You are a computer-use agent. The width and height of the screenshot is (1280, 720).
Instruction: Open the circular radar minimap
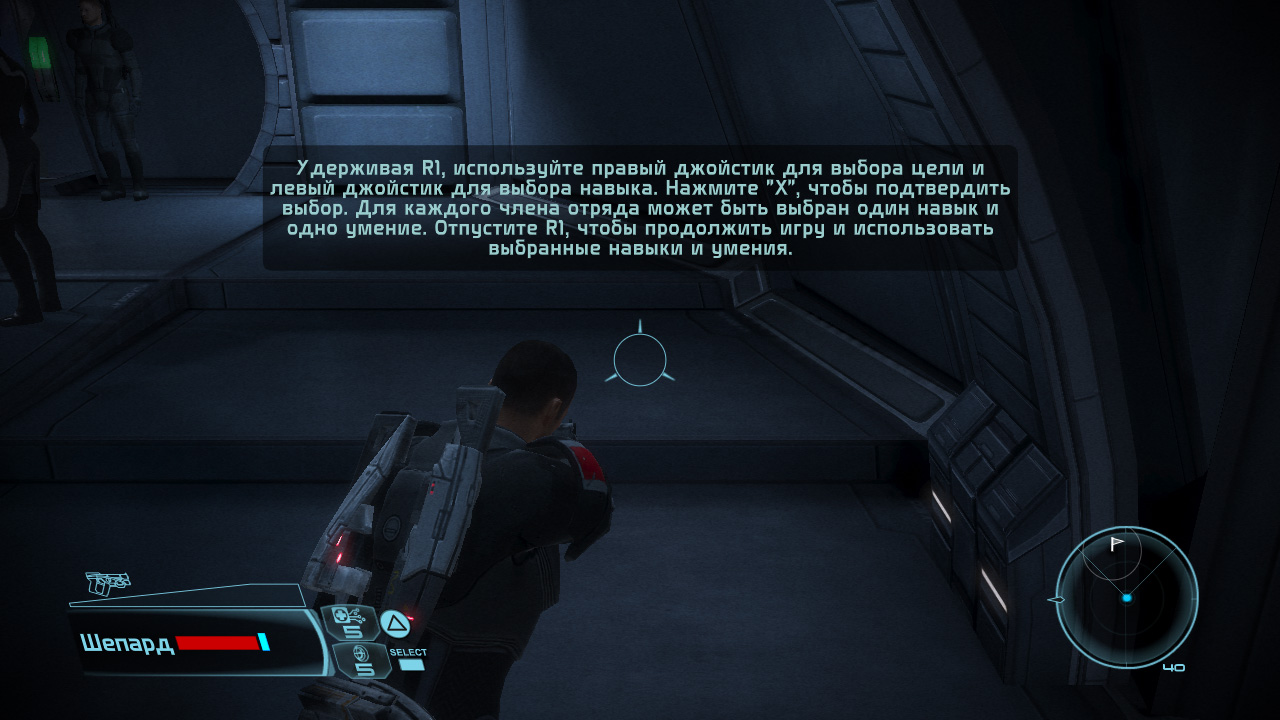coord(1126,597)
